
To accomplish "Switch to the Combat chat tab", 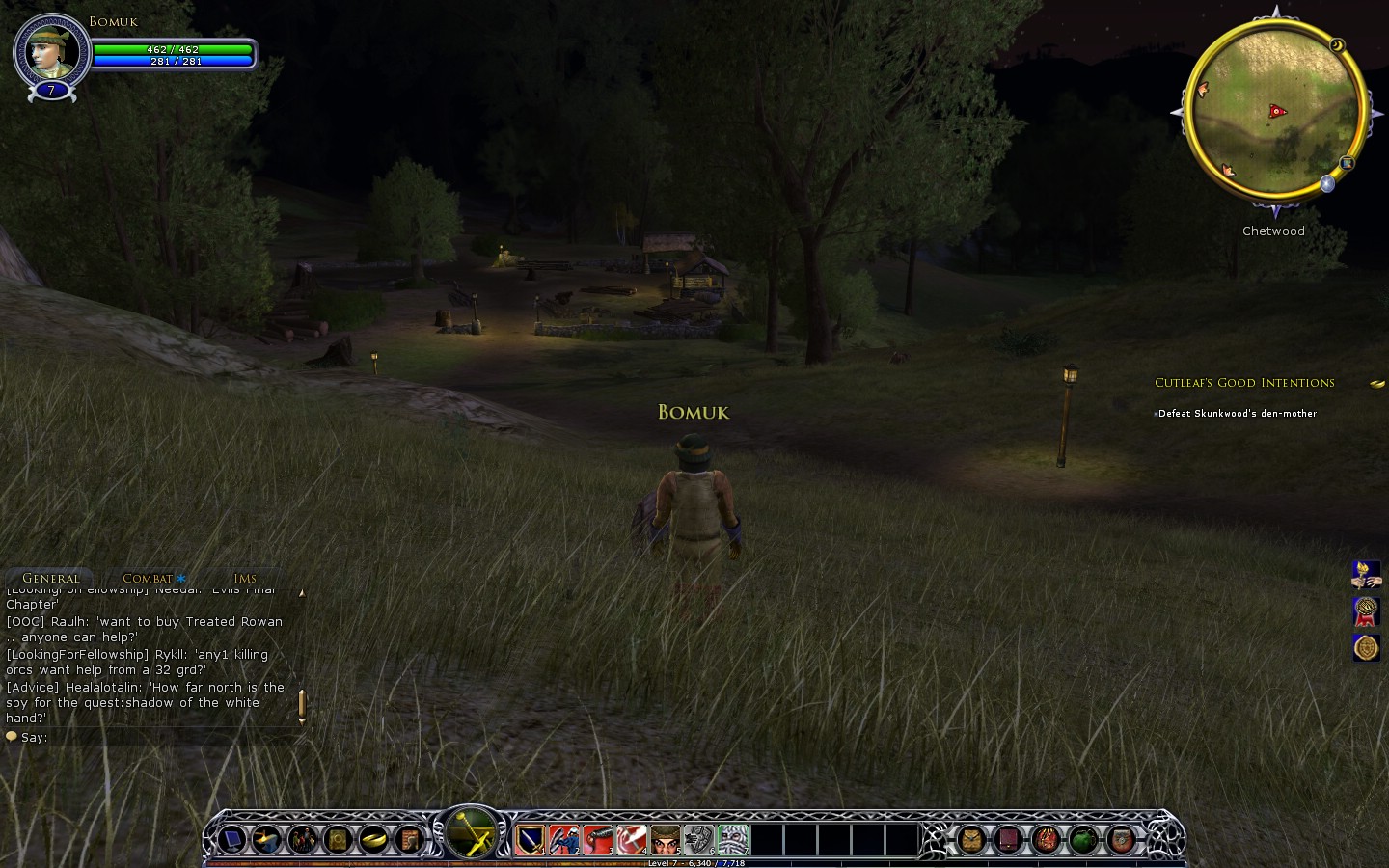I will (x=148, y=579).
